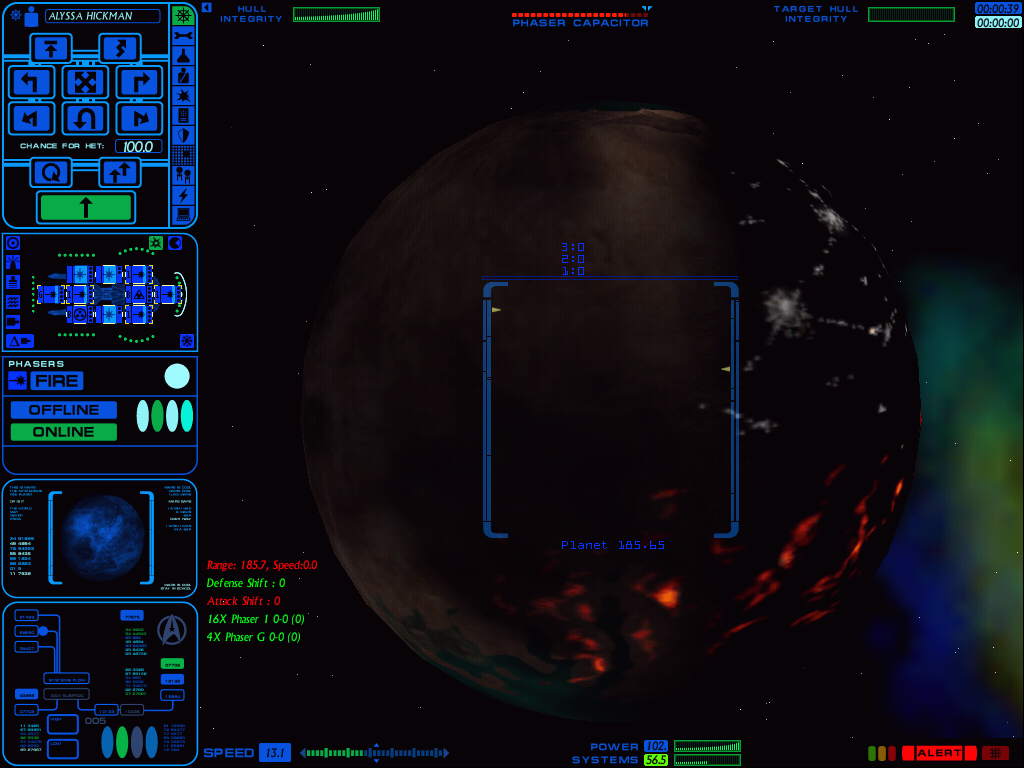Screen dimensions: 1024x768
Task: Open the computer terminal tab
Action: pyautogui.click(x=183, y=214)
